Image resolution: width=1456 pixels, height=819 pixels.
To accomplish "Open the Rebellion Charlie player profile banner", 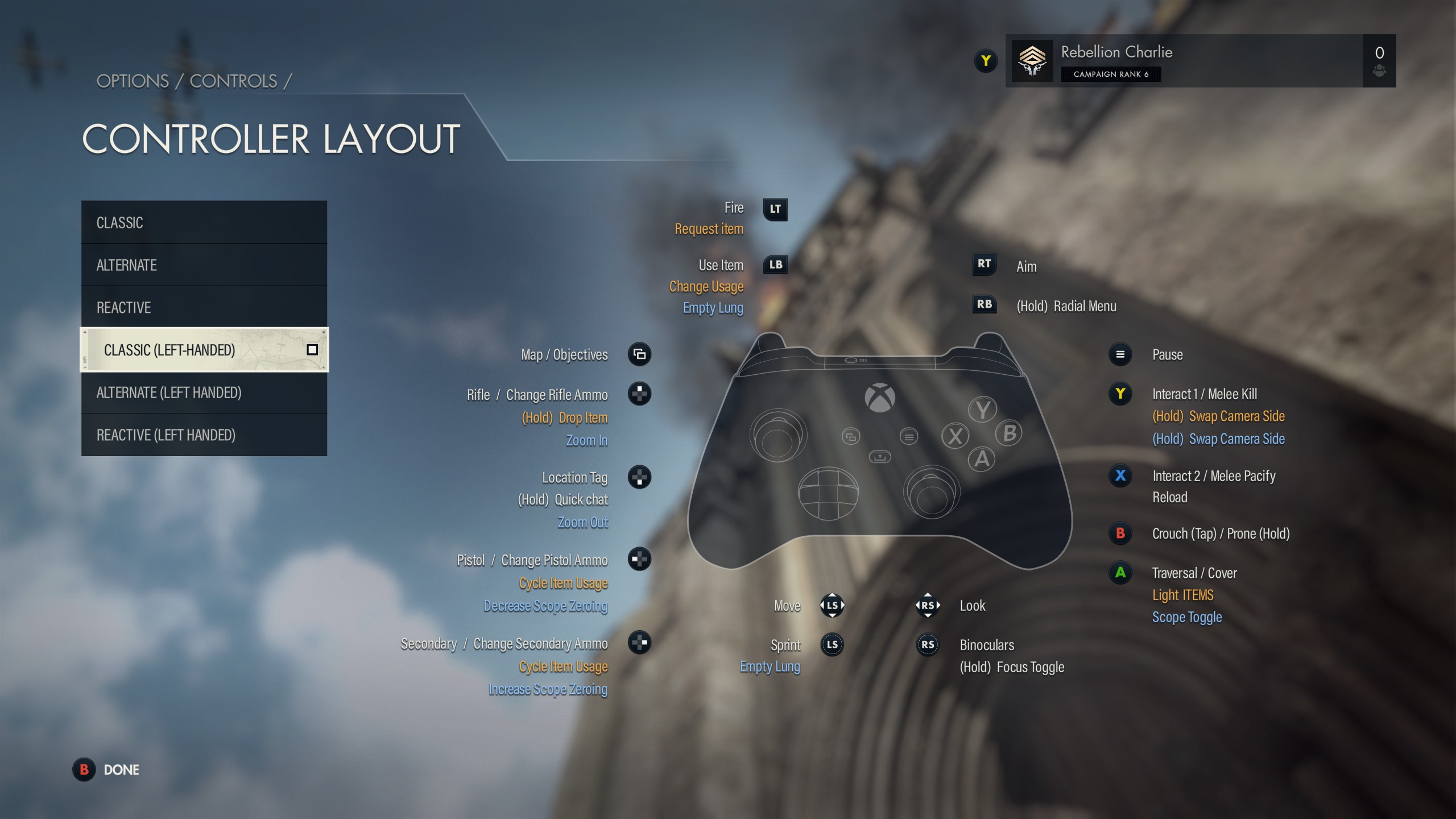I will [x=1183, y=61].
